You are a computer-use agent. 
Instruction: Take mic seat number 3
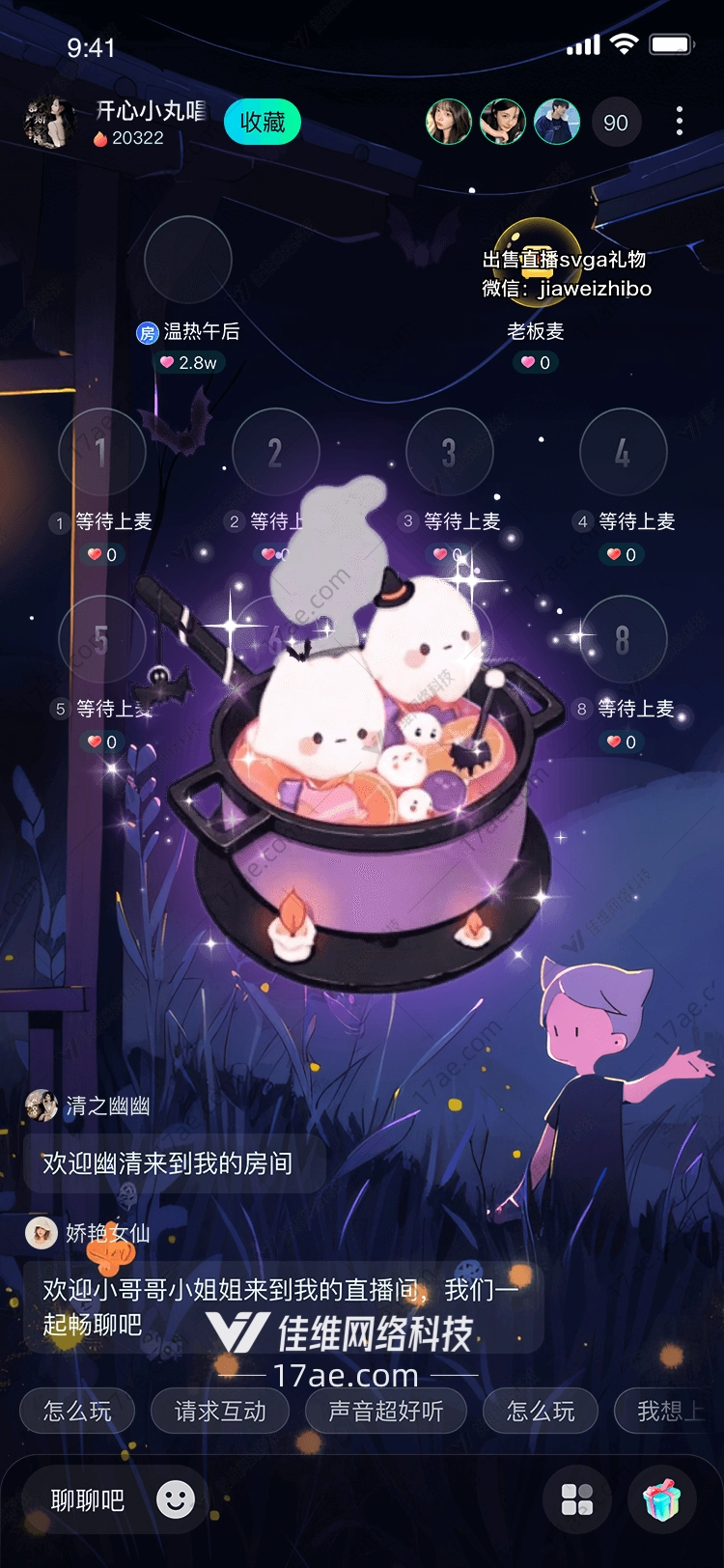pos(449,452)
